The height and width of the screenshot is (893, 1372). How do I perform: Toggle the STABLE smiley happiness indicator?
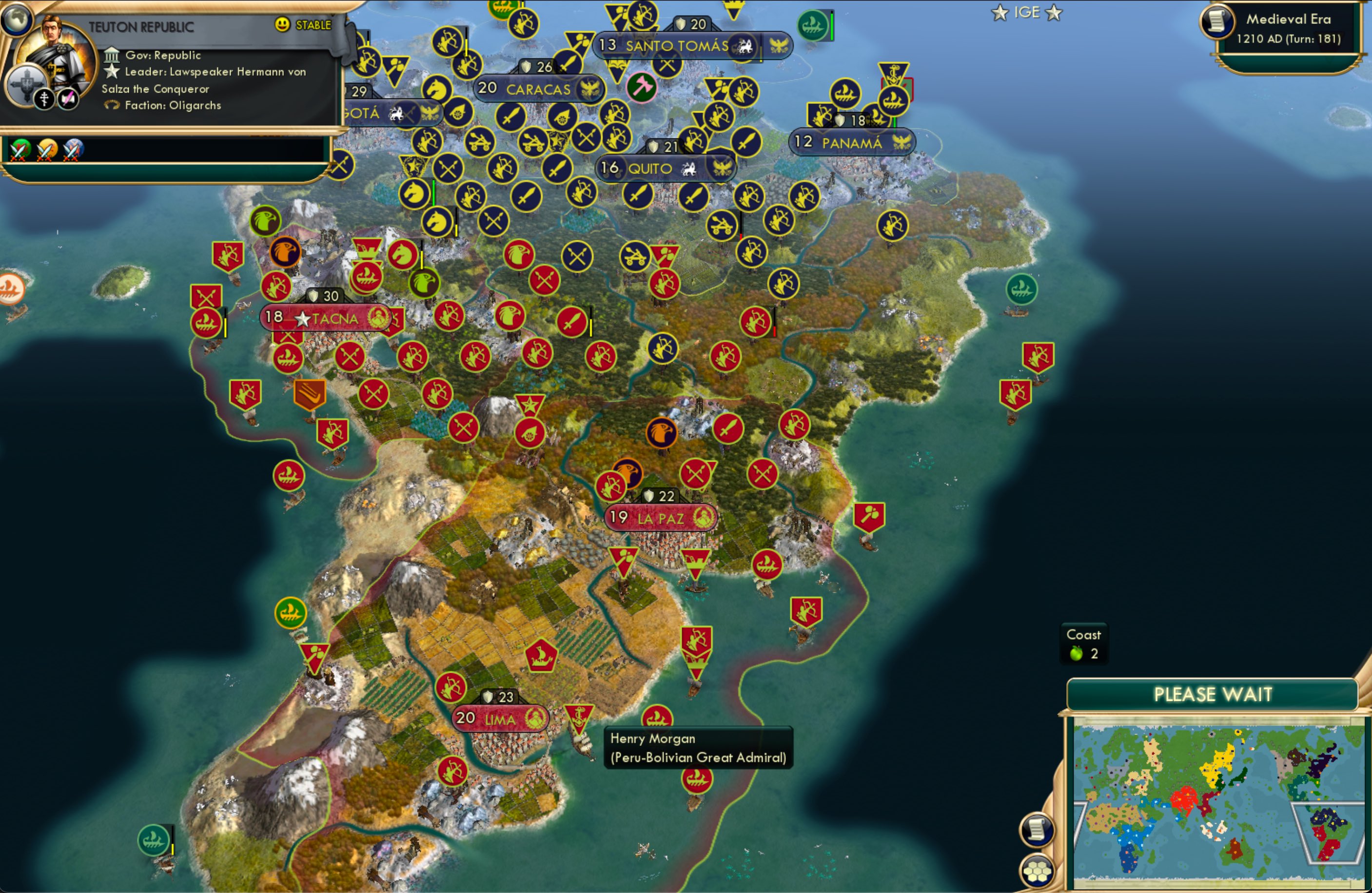282,25
